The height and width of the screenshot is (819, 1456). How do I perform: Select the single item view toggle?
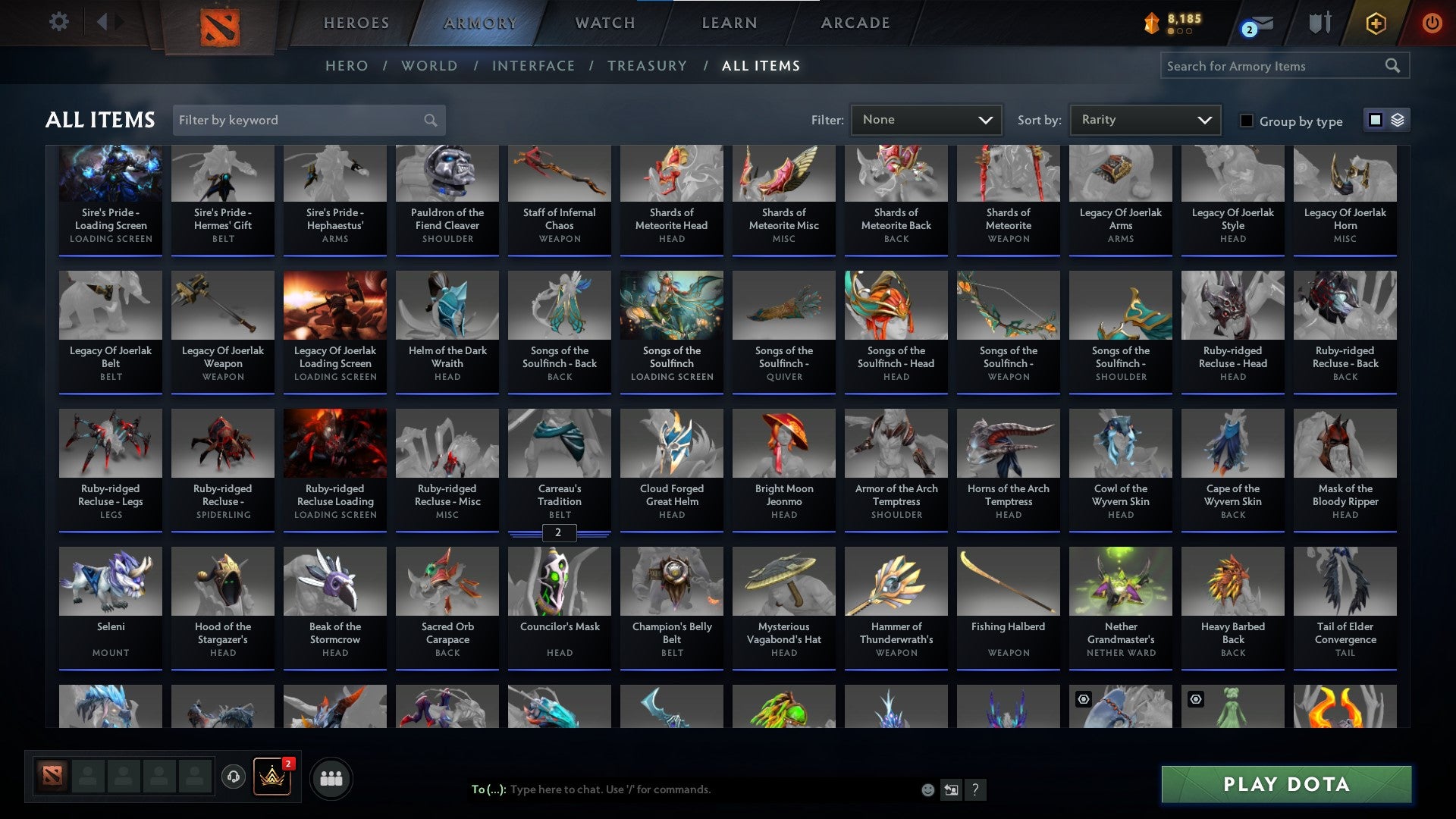1376,120
